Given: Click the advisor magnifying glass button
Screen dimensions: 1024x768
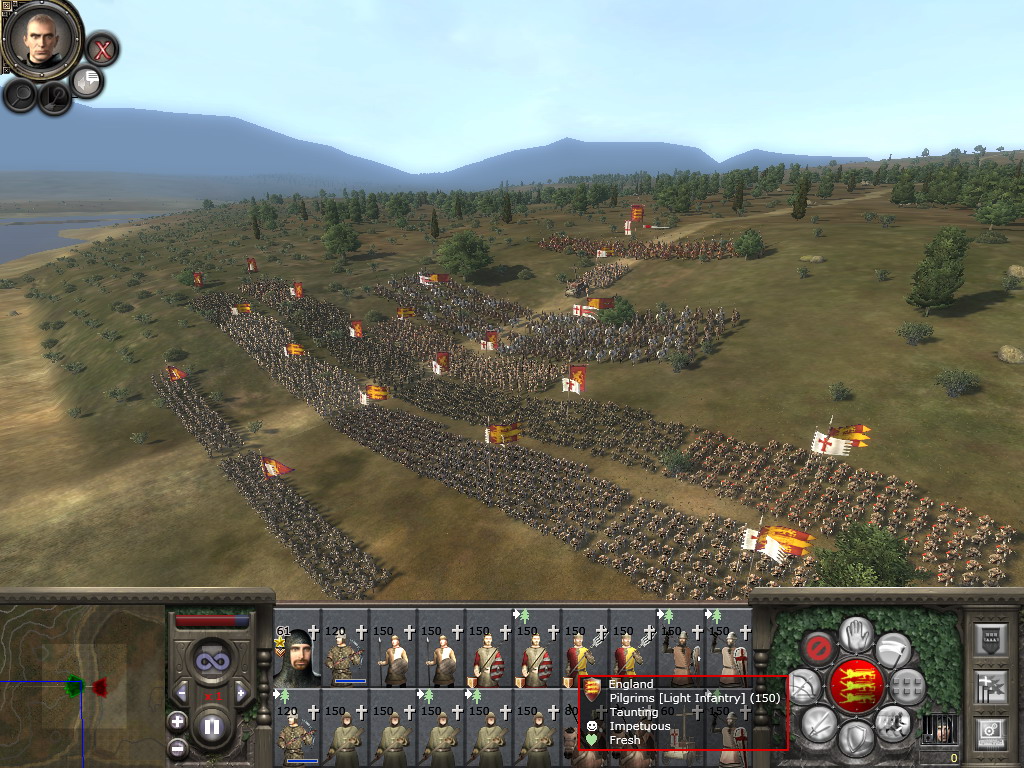Looking at the screenshot, I should [20, 95].
